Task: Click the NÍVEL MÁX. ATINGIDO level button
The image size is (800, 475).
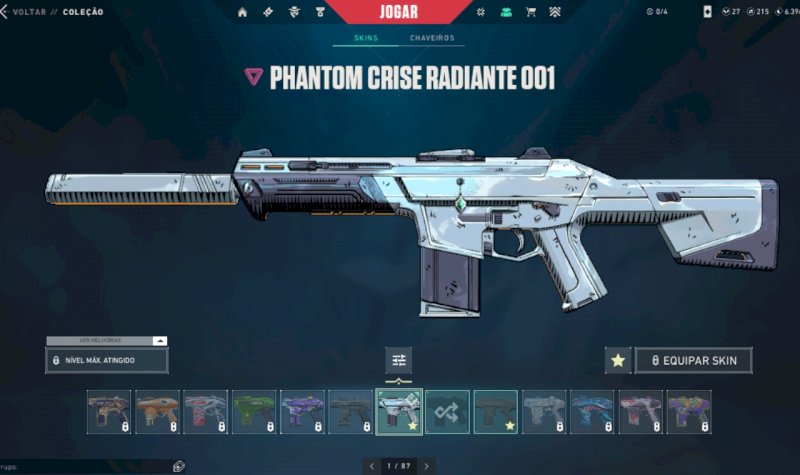Action: pos(106,360)
